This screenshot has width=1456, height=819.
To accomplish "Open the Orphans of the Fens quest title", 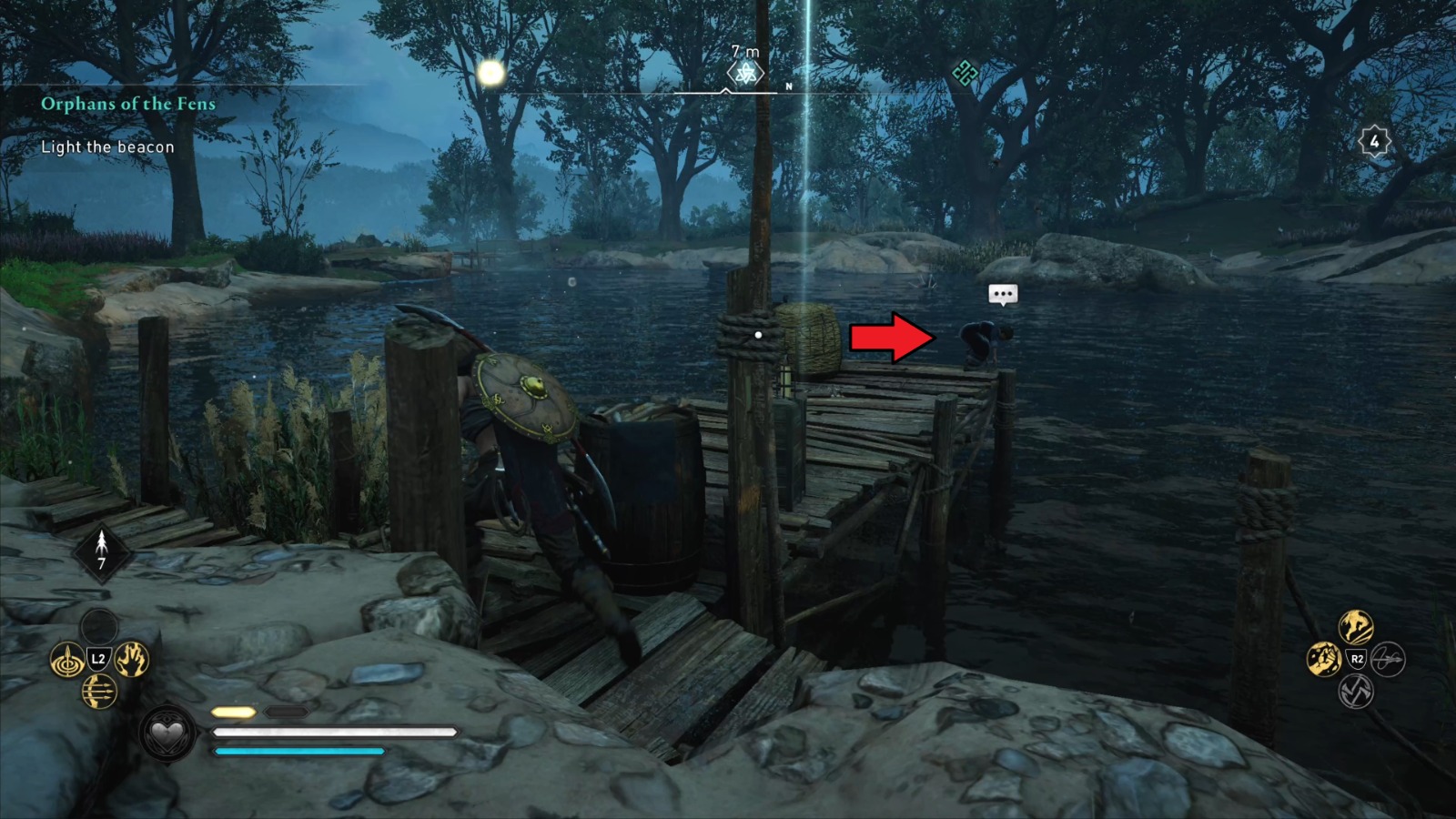I will tap(127, 104).
